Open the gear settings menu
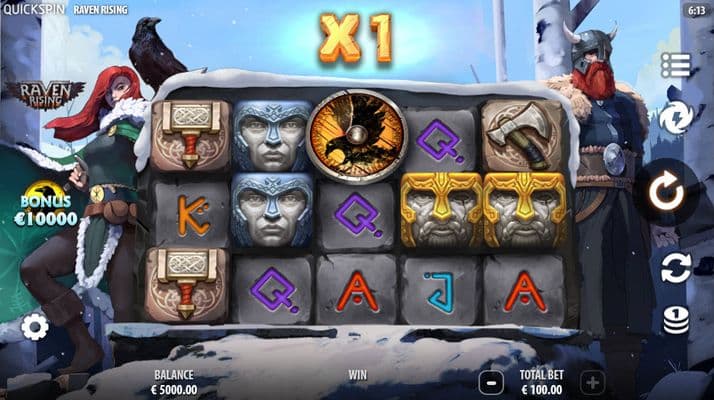Viewport: 714px width, 400px height. click(35, 327)
